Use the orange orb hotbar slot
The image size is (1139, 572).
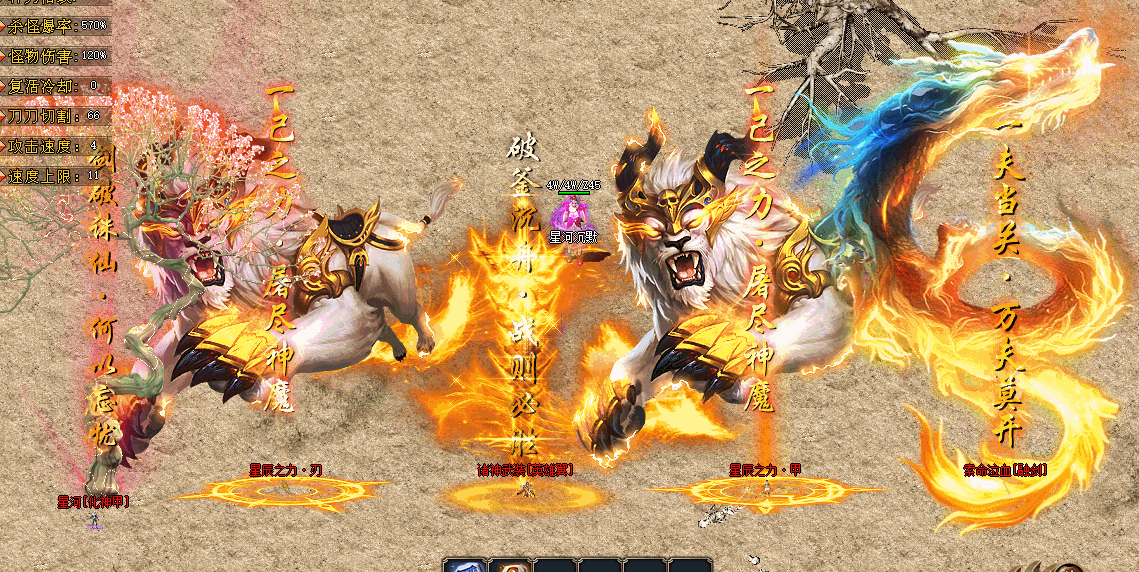[x=509, y=566]
